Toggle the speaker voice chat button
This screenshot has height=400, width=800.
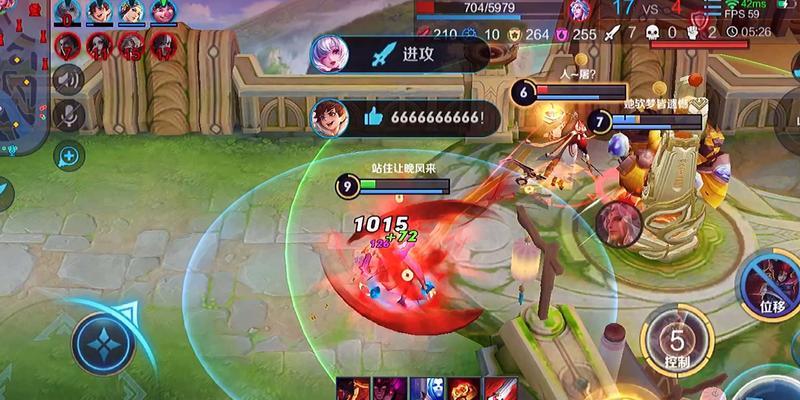pos(68,79)
